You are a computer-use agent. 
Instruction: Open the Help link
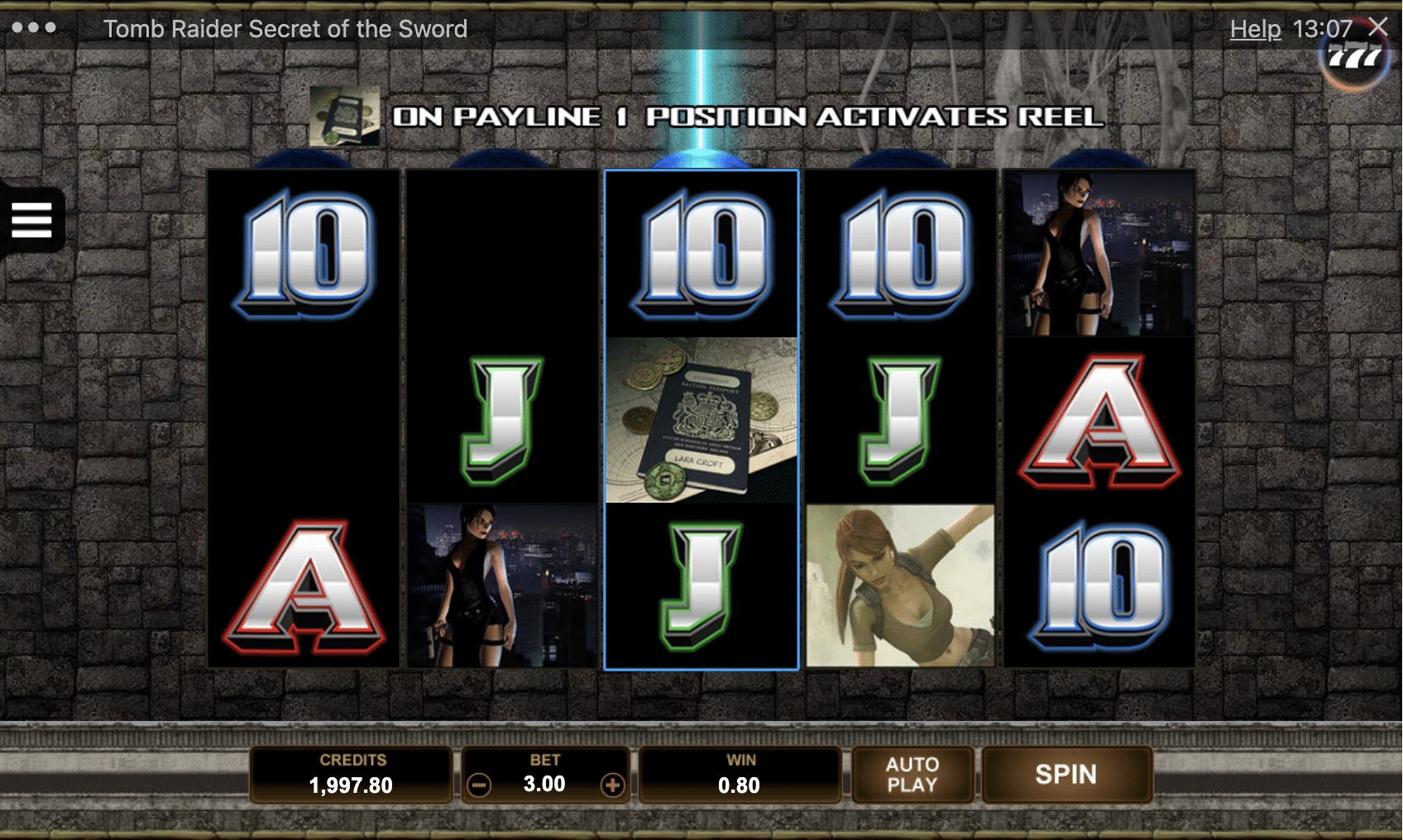click(1254, 30)
